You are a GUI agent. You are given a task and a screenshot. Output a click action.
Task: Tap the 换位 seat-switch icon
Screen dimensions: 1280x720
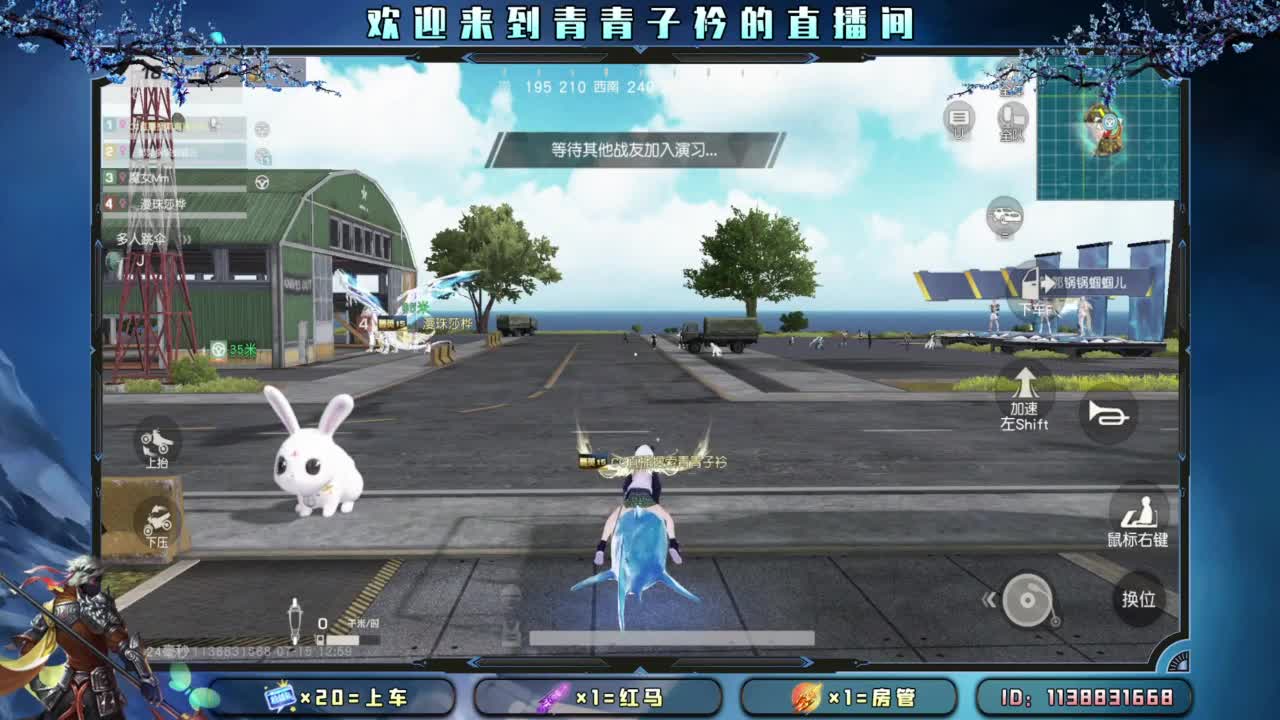(x=1140, y=602)
